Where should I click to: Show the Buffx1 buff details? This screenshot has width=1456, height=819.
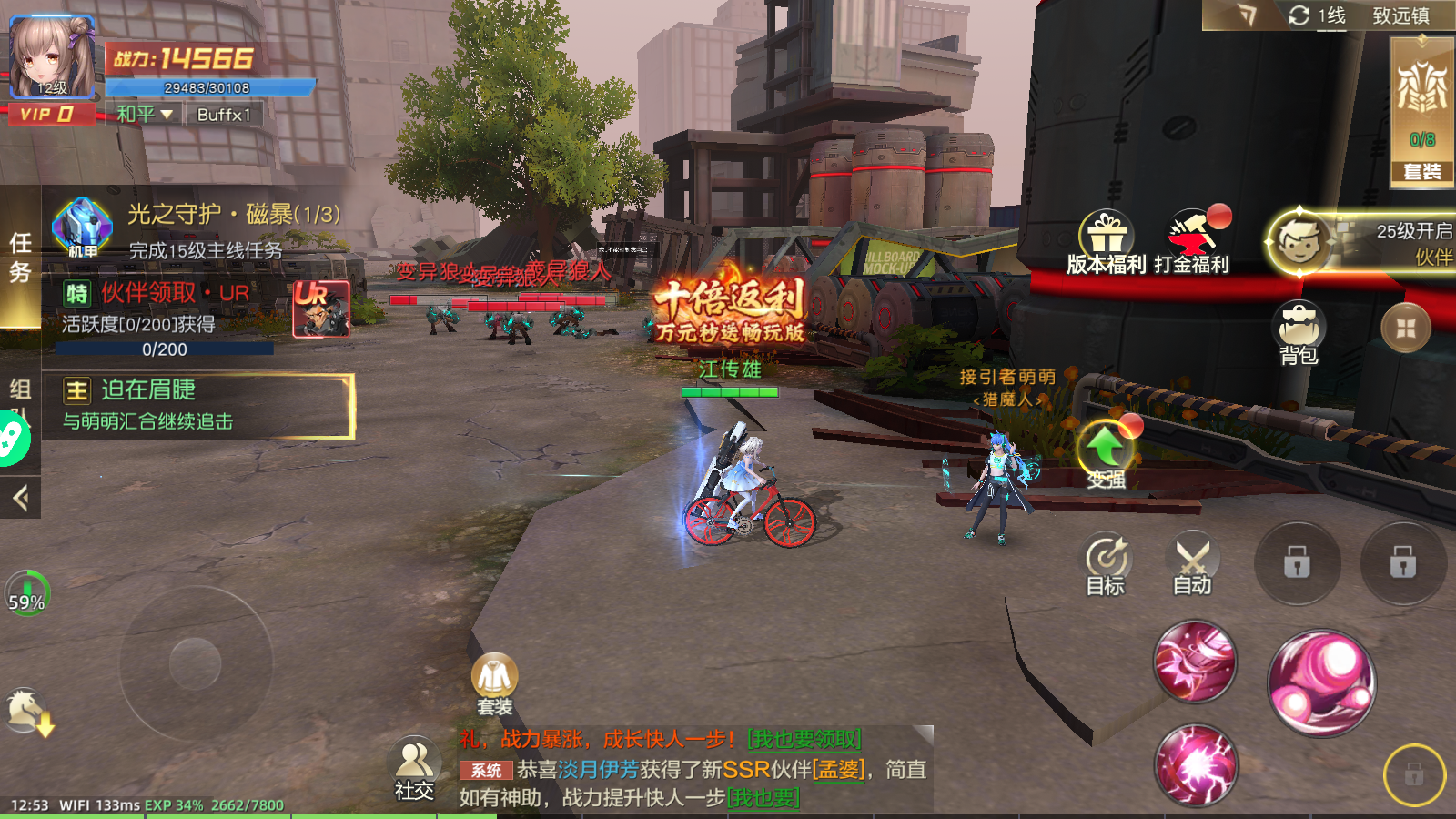pyautogui.click(x=224, y=115)
